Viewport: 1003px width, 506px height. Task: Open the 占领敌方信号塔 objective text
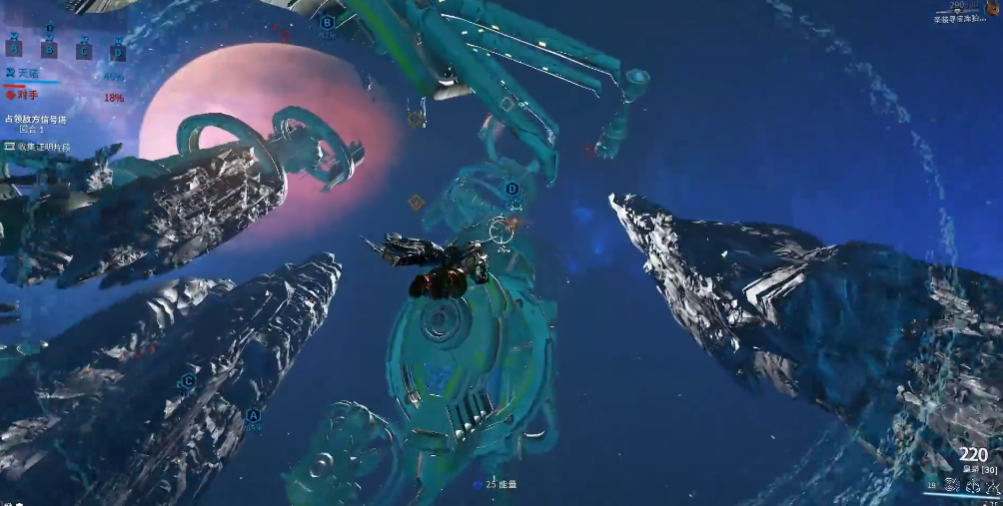tap(36, 118)
